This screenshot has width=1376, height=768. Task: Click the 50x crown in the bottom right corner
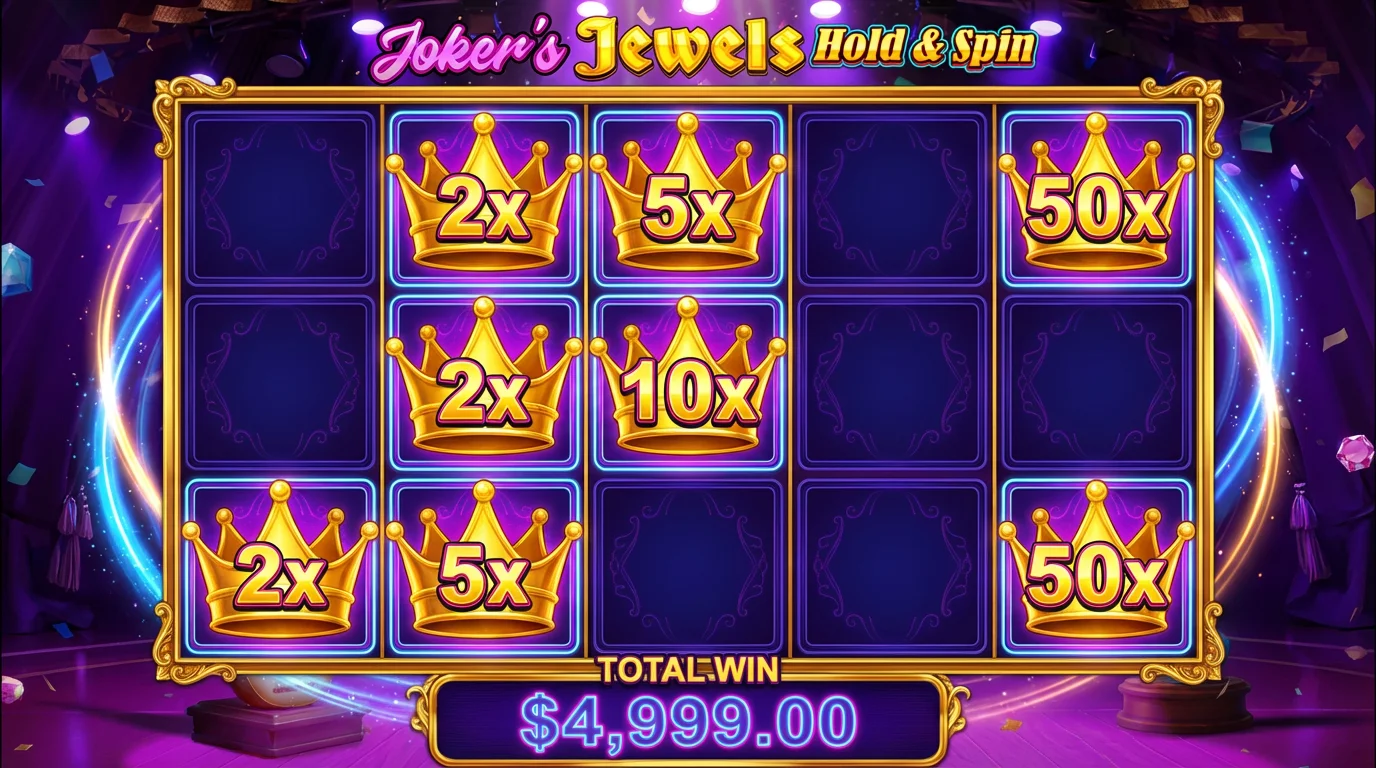pos(1095,570)
